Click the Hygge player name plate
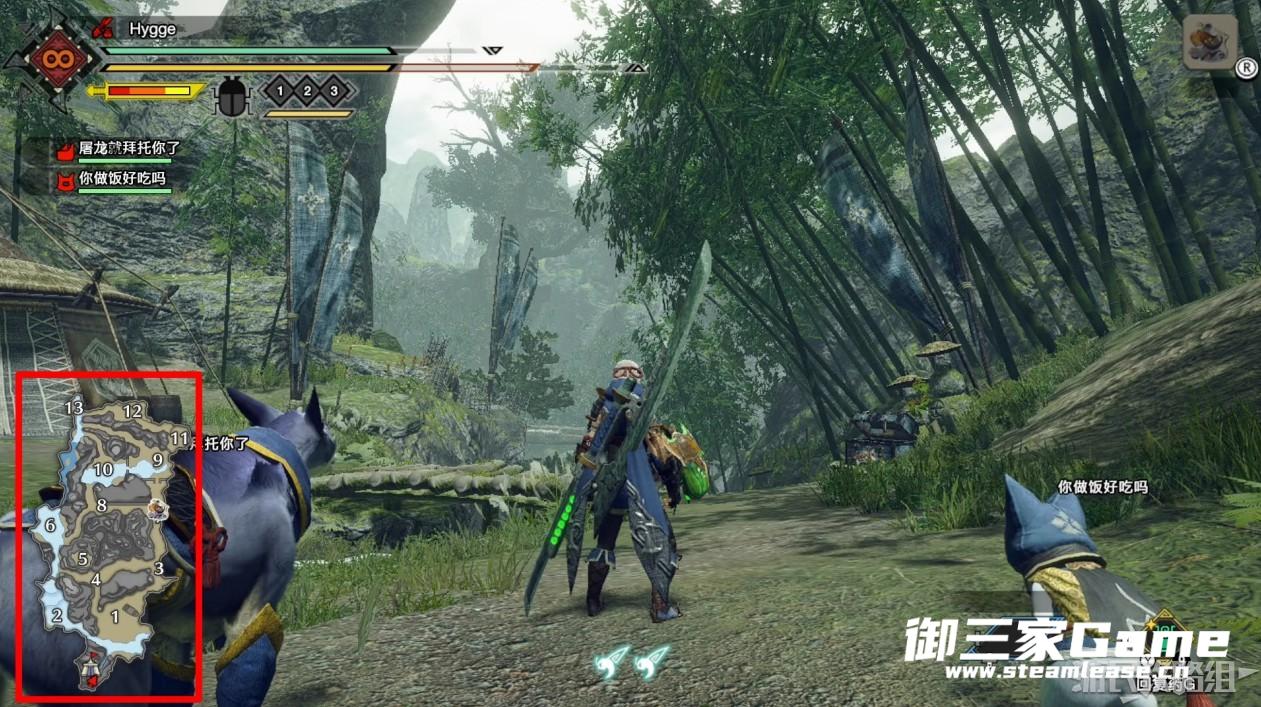Viewport: 1261px width, 707px height. click(152, 30)
